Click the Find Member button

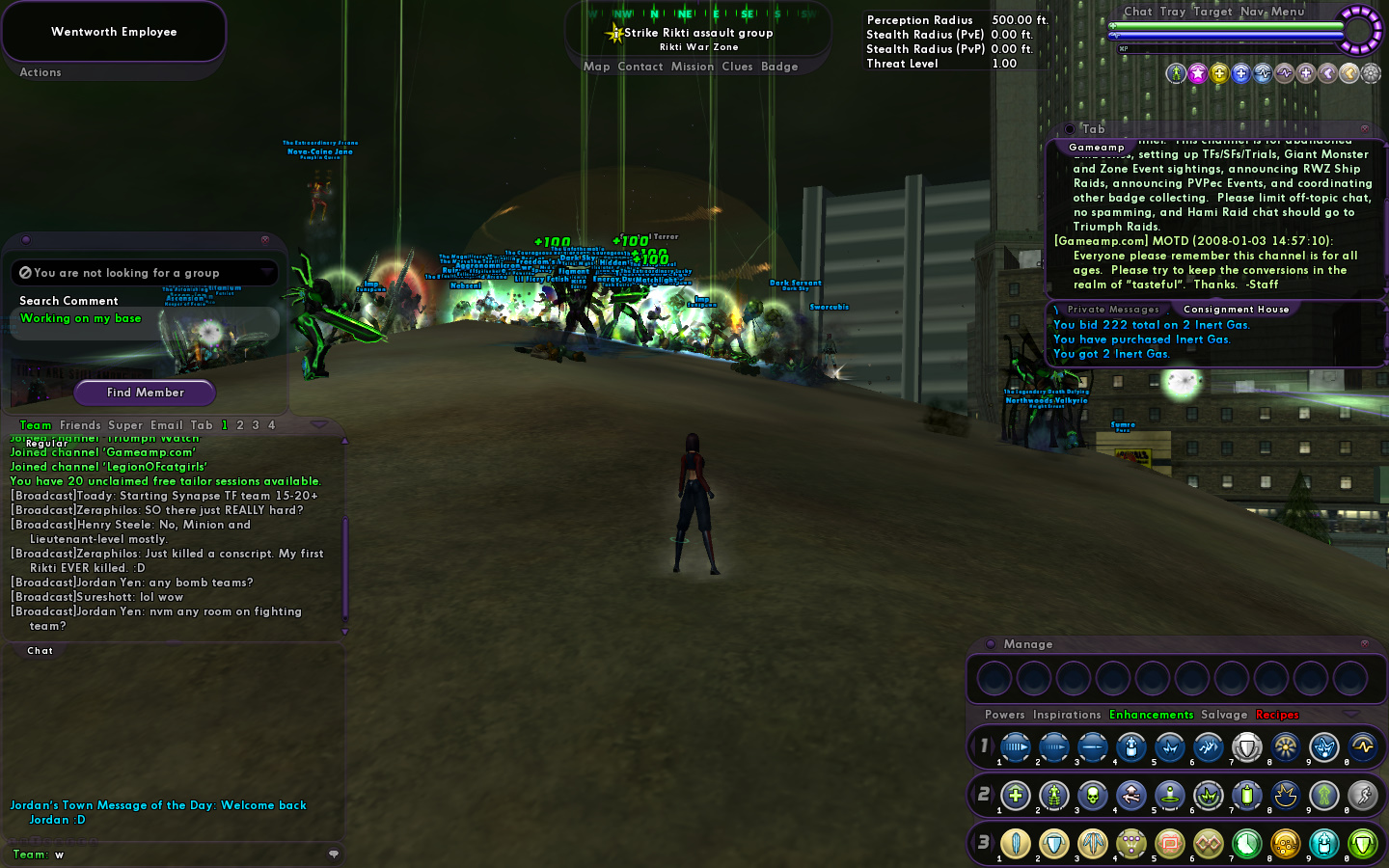tap(145, 393)
